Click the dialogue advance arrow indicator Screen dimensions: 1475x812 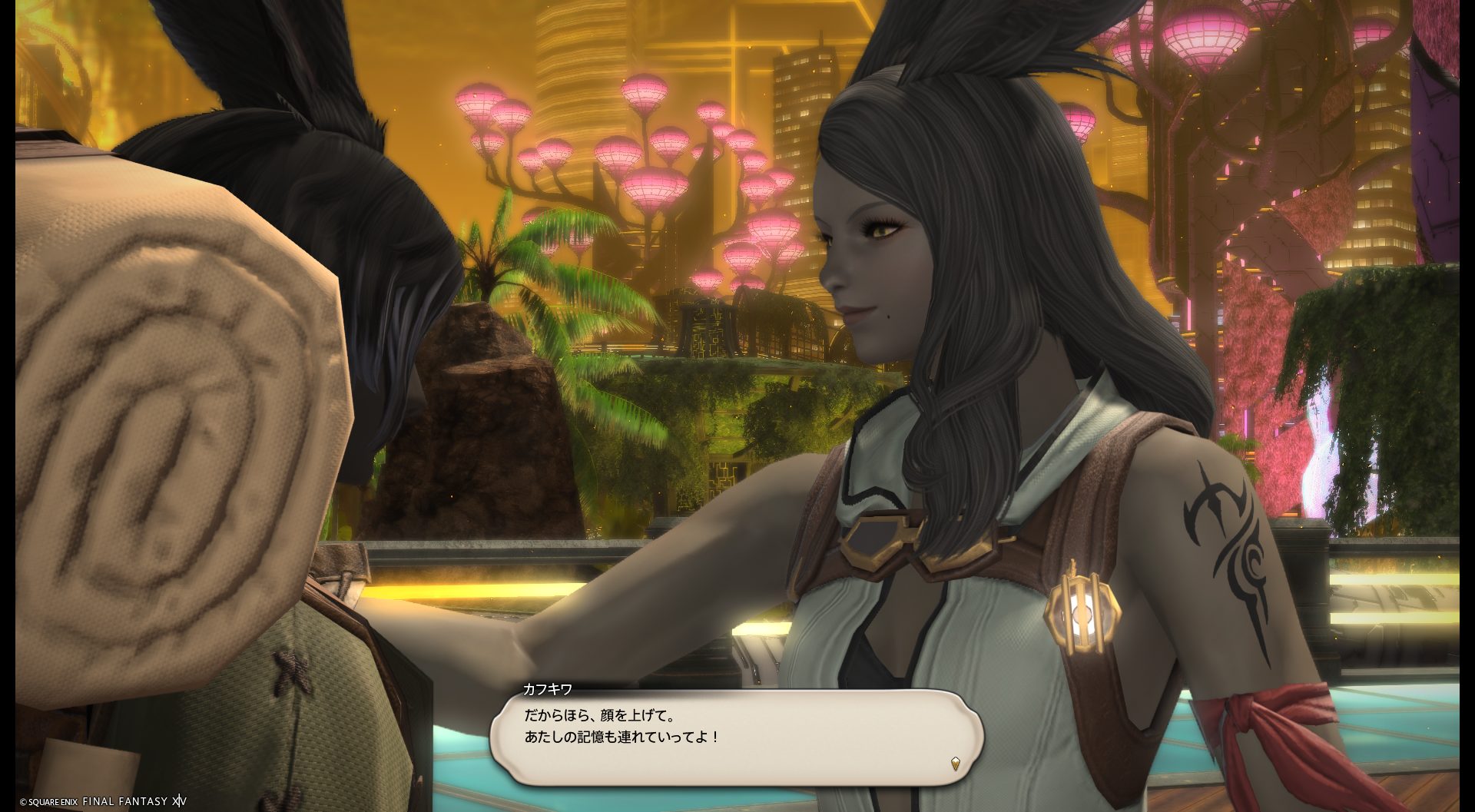click(955, 763)
